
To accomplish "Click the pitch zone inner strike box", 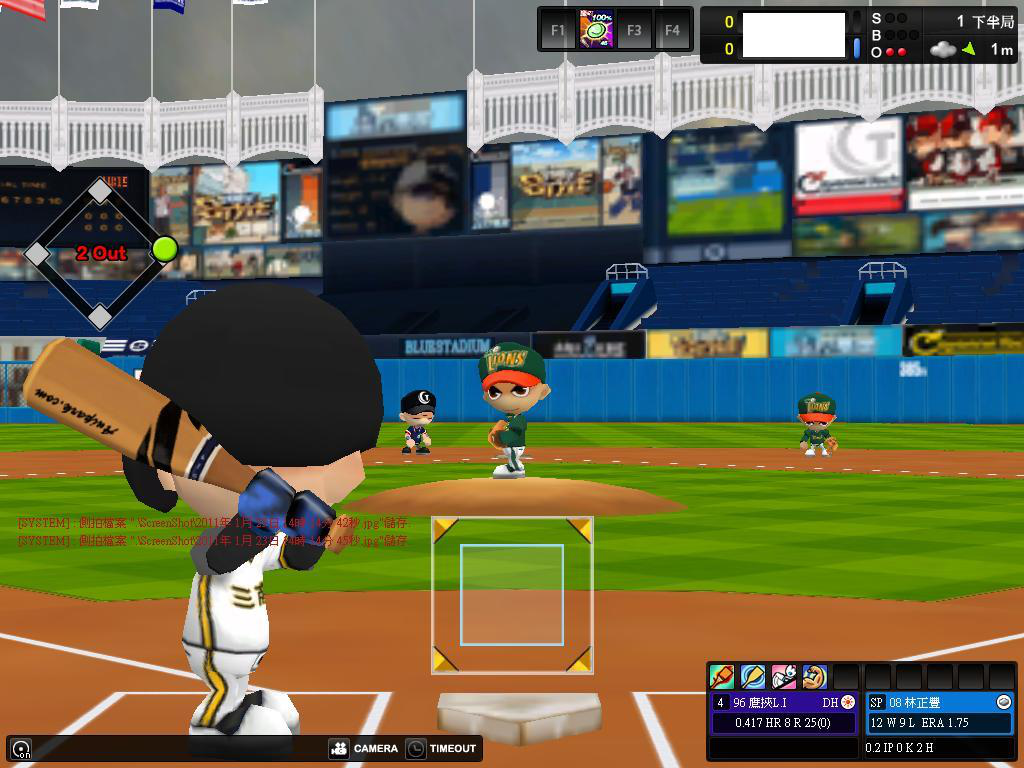I will pos(511,594).
